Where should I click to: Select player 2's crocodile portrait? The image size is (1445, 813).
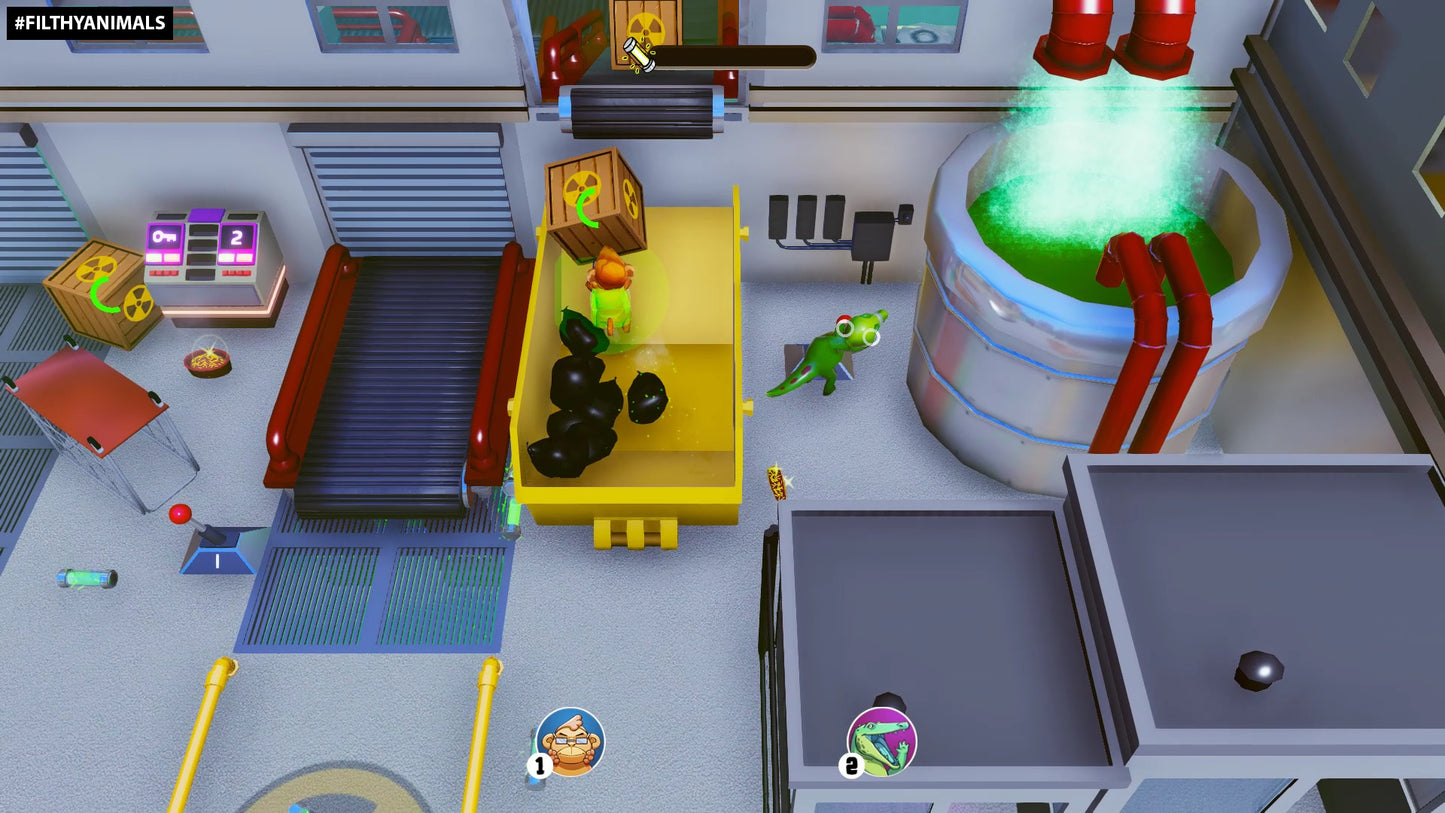882,742
